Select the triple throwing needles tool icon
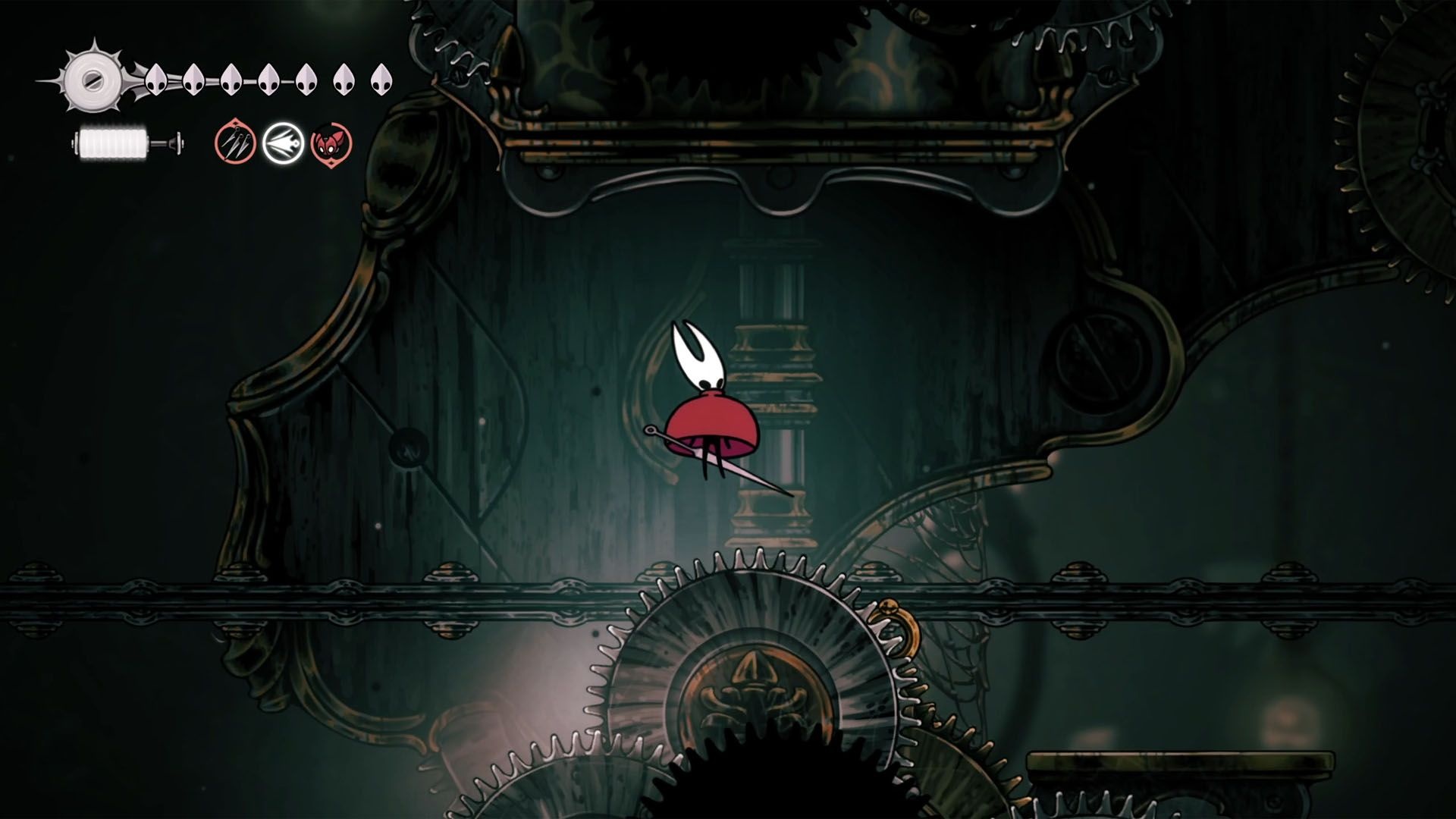The width and height of the screenshot is (1456, 819). point(236,143)
